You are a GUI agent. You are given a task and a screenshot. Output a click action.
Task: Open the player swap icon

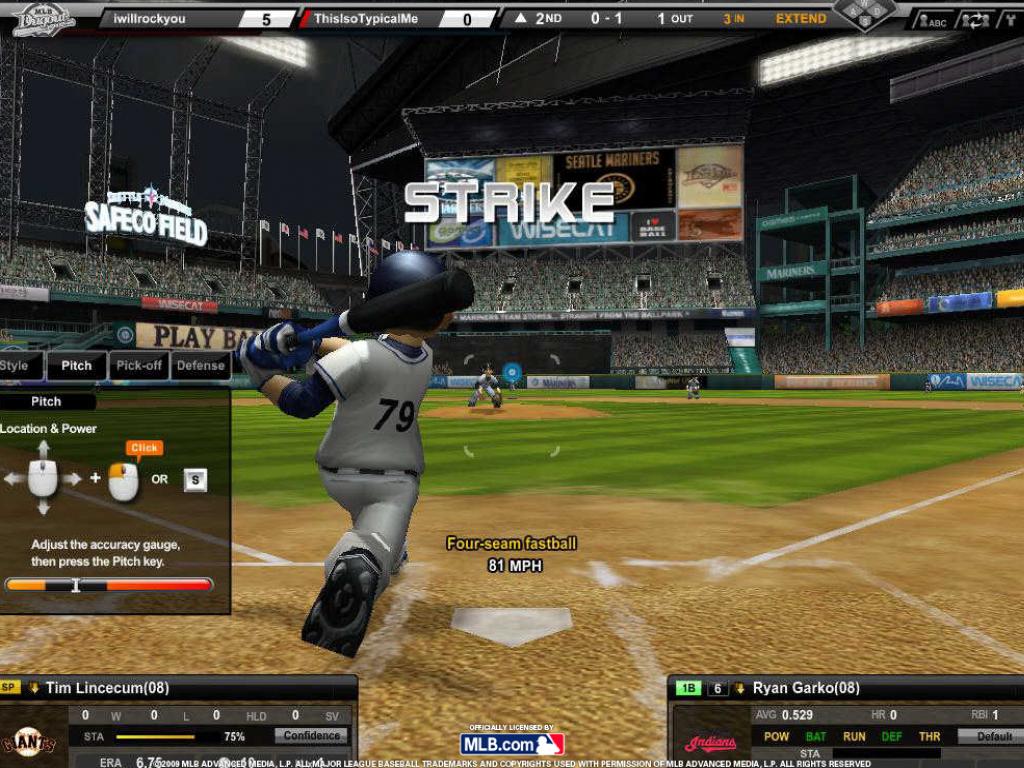pos(973,20)
